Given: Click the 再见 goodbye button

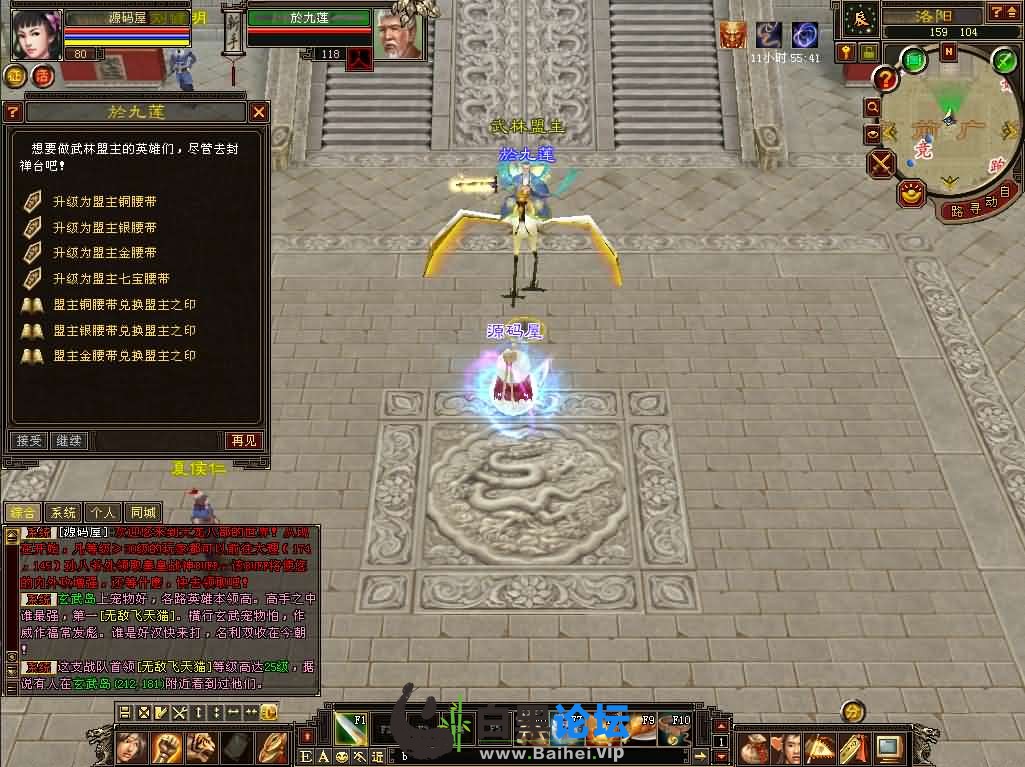Looking at the screenshot, I should pos(243,440).
